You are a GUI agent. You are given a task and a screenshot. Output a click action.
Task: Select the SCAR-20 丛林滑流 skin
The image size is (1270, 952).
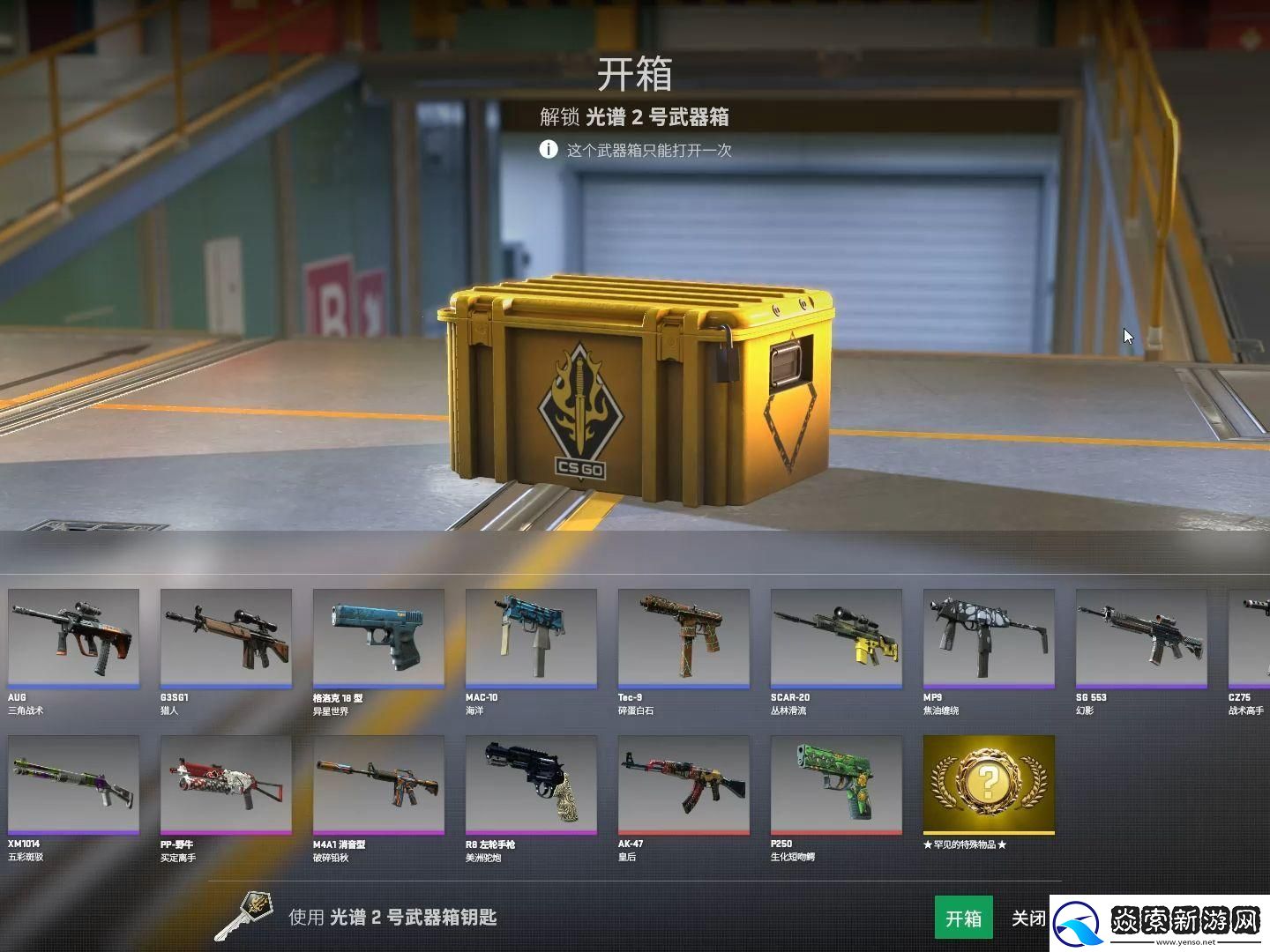[x=836, y=639]
